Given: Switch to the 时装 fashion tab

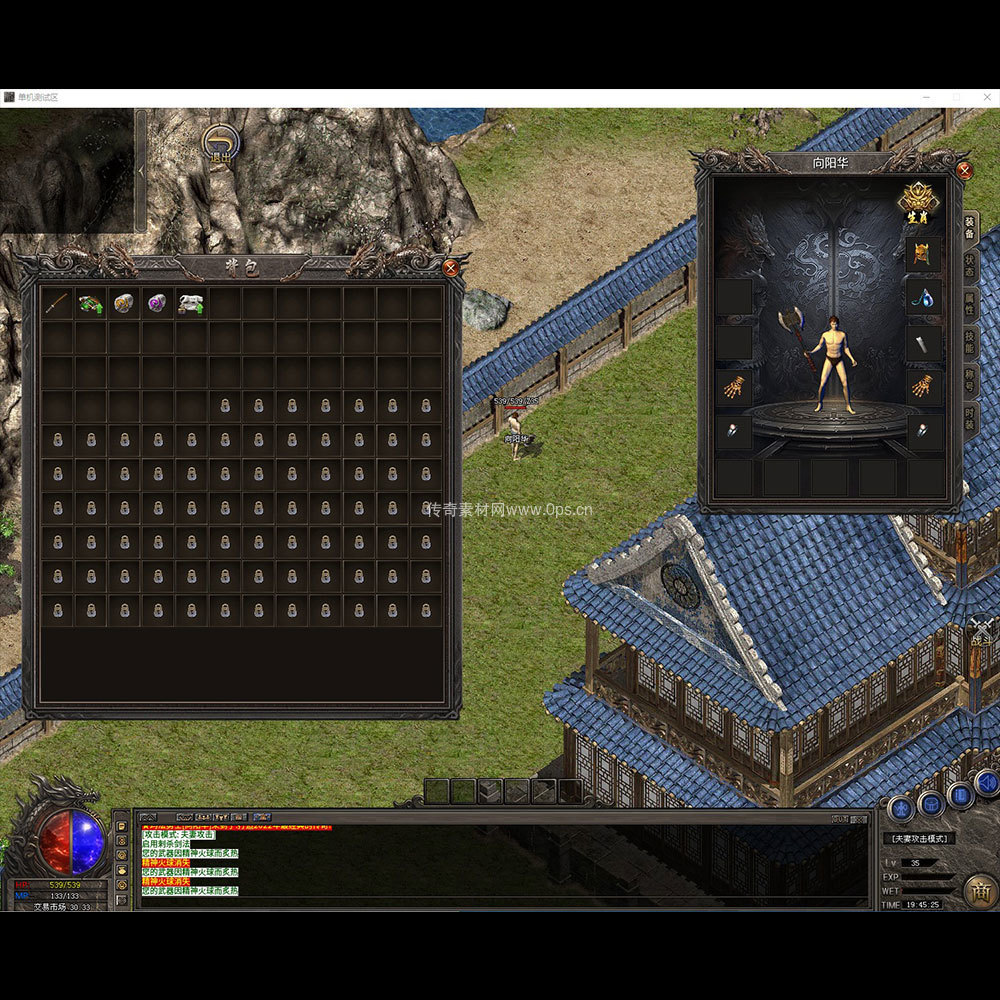Looking at the screenshot, I should click(970, 418).
